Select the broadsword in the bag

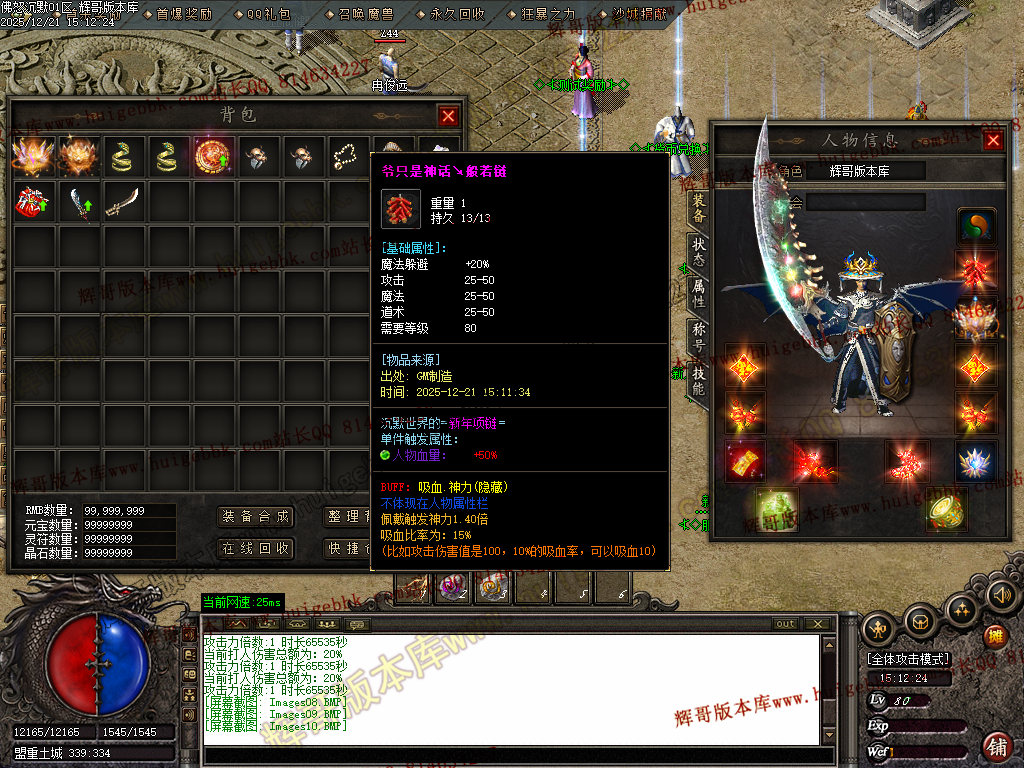[x=122, y=201]
